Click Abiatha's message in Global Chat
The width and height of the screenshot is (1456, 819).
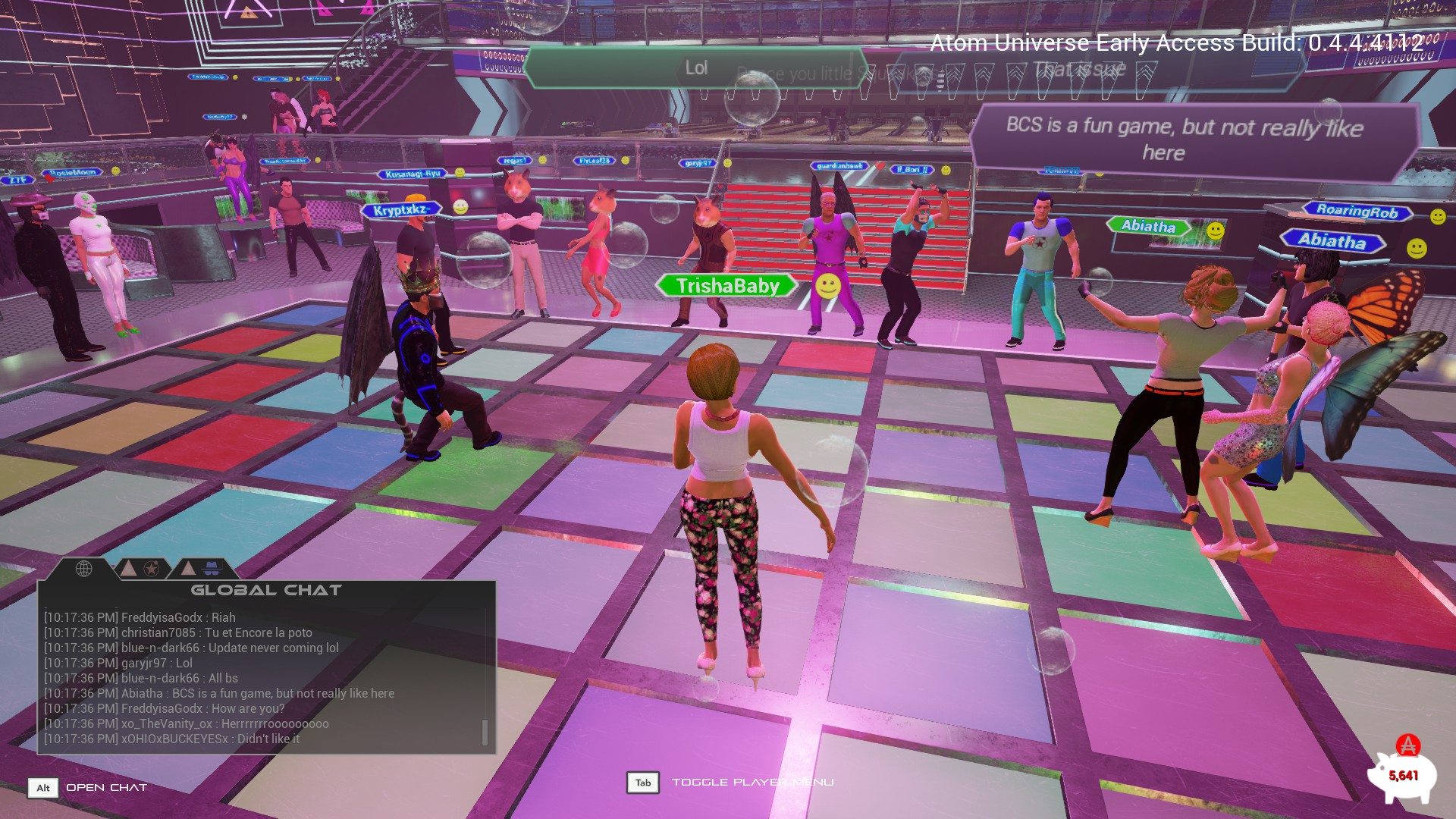[219, 693]
